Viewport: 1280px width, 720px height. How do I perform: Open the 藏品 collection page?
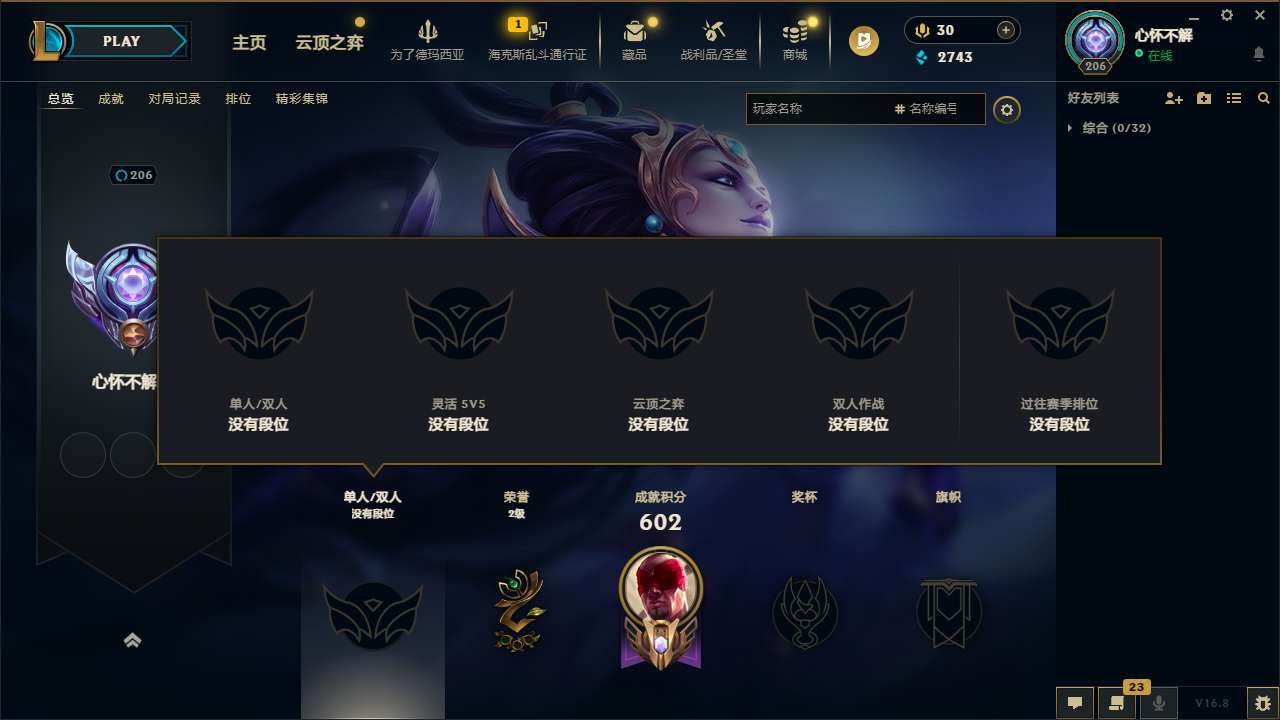634,40
